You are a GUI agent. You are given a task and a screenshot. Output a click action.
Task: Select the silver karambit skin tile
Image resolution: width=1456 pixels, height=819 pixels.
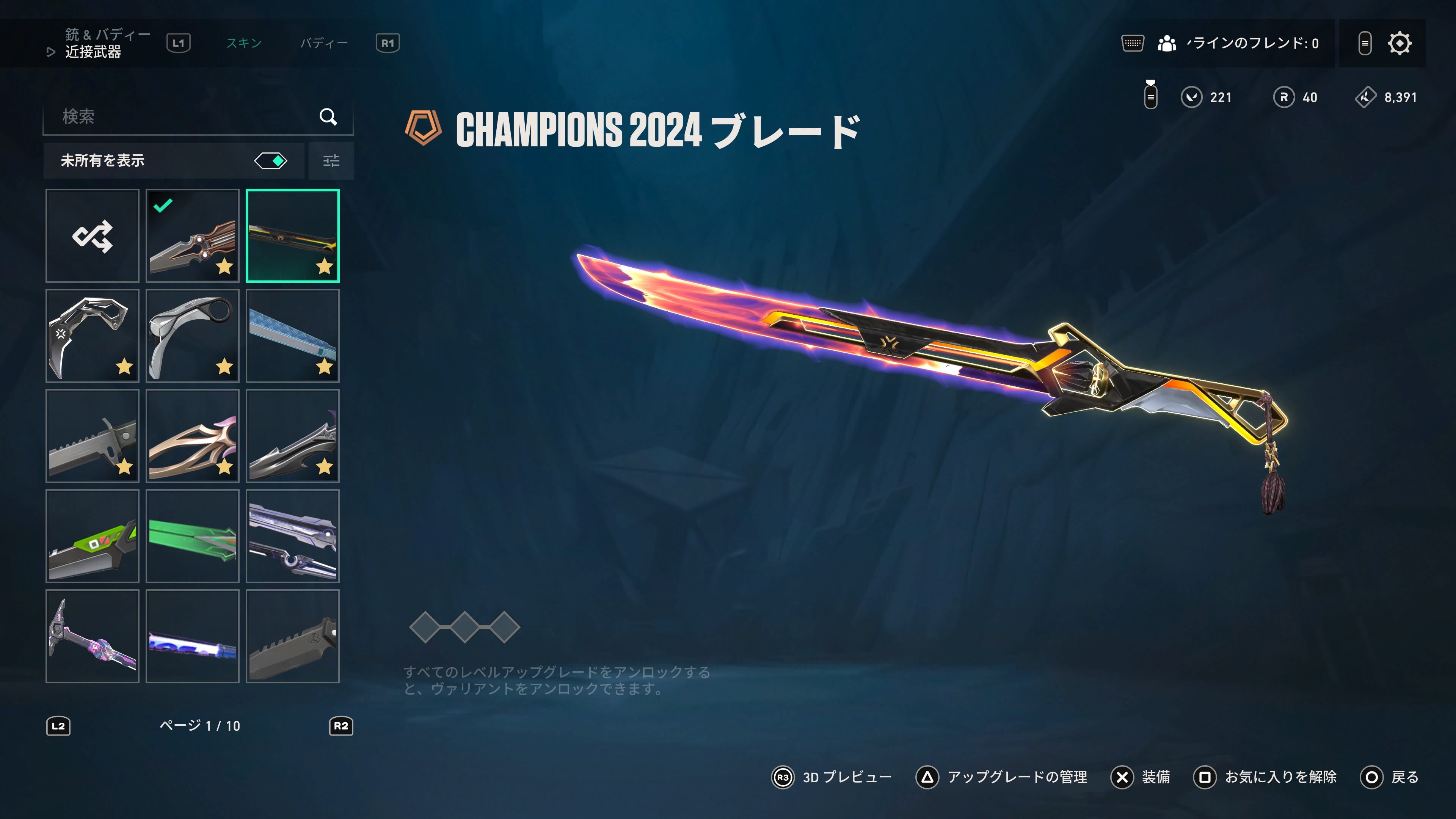click(192, 336)
